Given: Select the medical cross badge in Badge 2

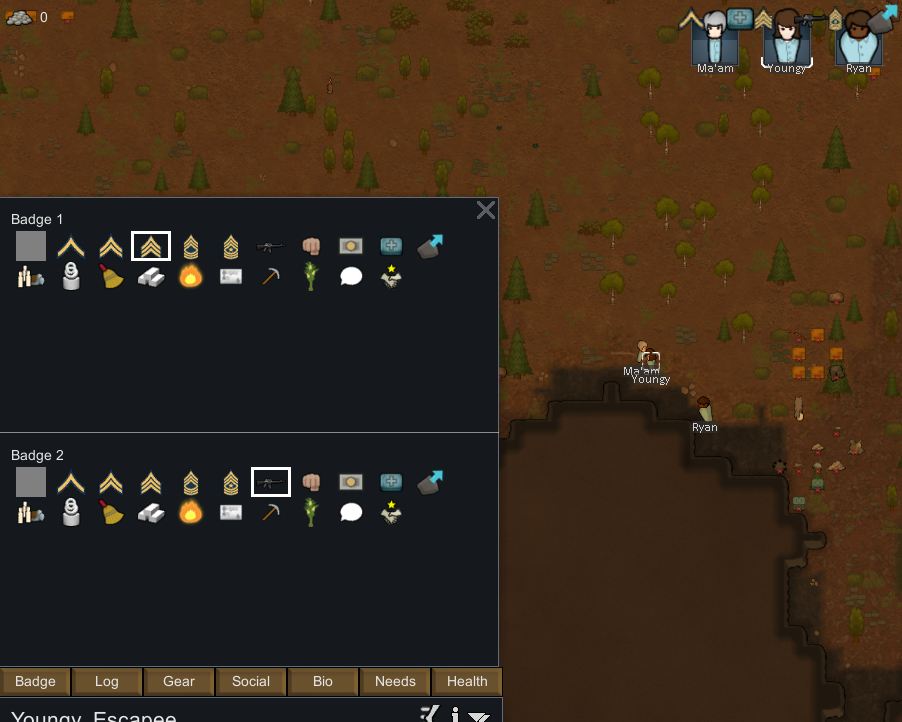Looking at the screenshot, I should pos(391,482).
